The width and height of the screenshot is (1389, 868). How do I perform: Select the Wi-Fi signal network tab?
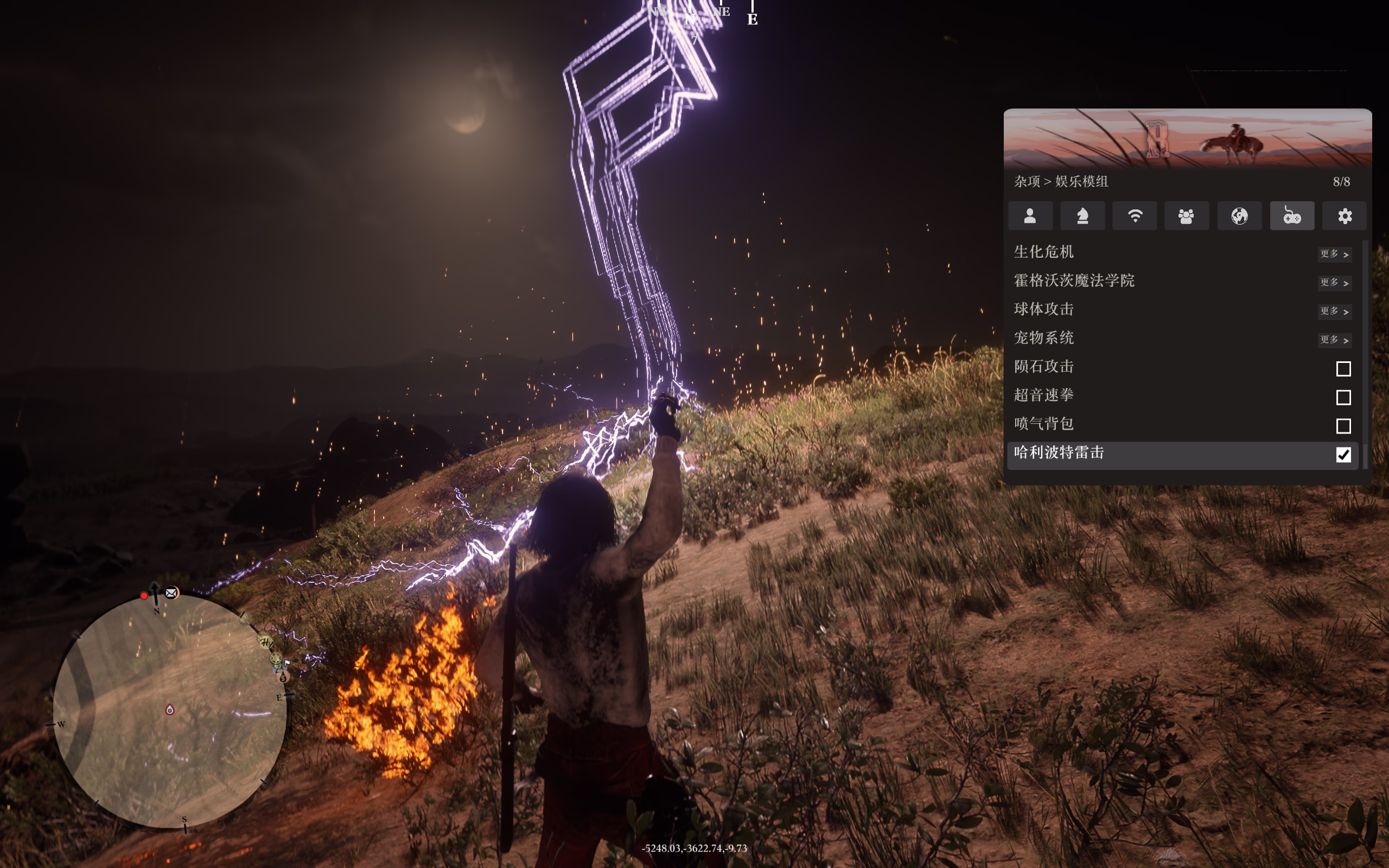pos(1135,216)
